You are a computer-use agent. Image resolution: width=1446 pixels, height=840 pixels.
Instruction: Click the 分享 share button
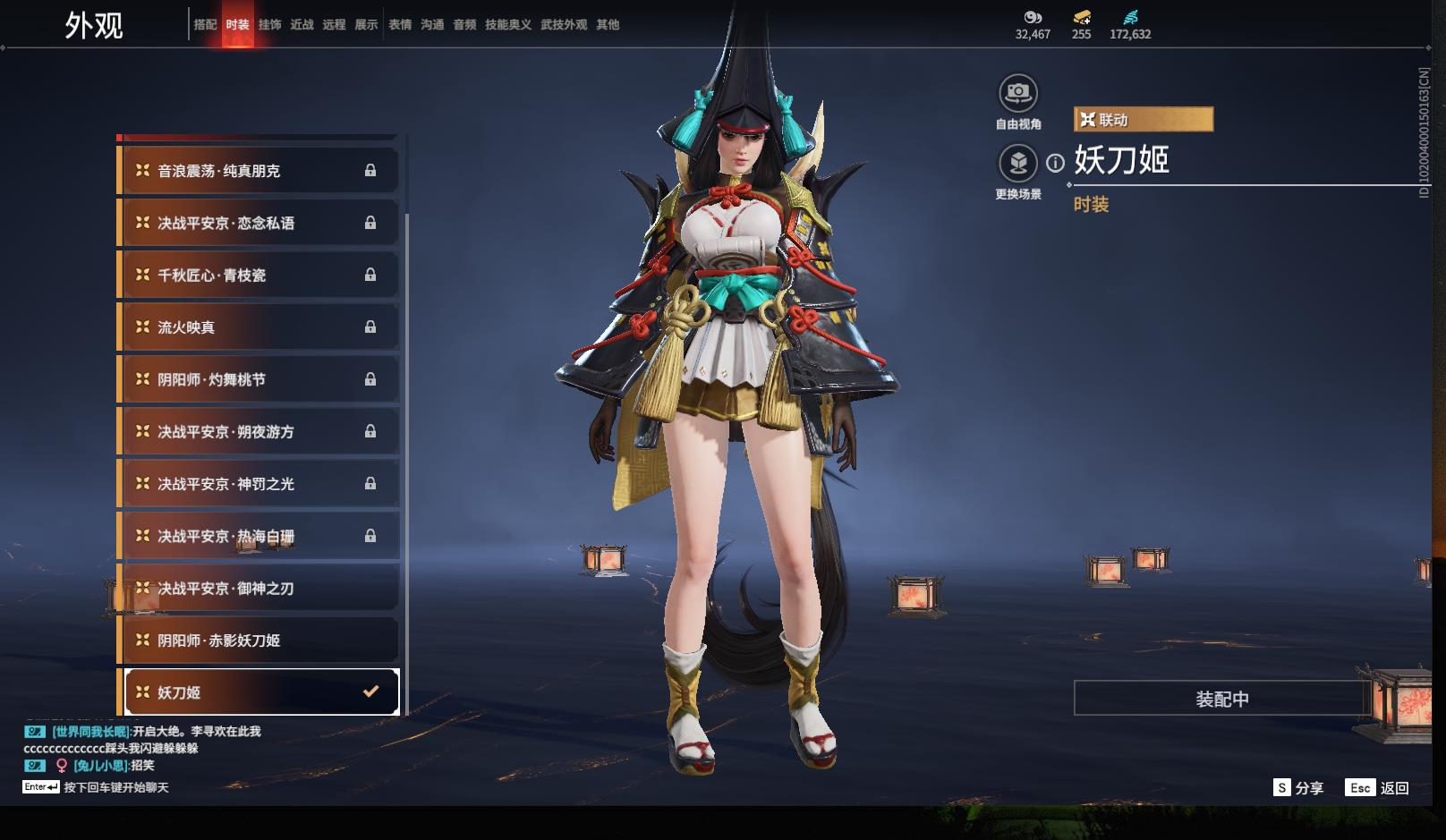[x=1298, y=787]
